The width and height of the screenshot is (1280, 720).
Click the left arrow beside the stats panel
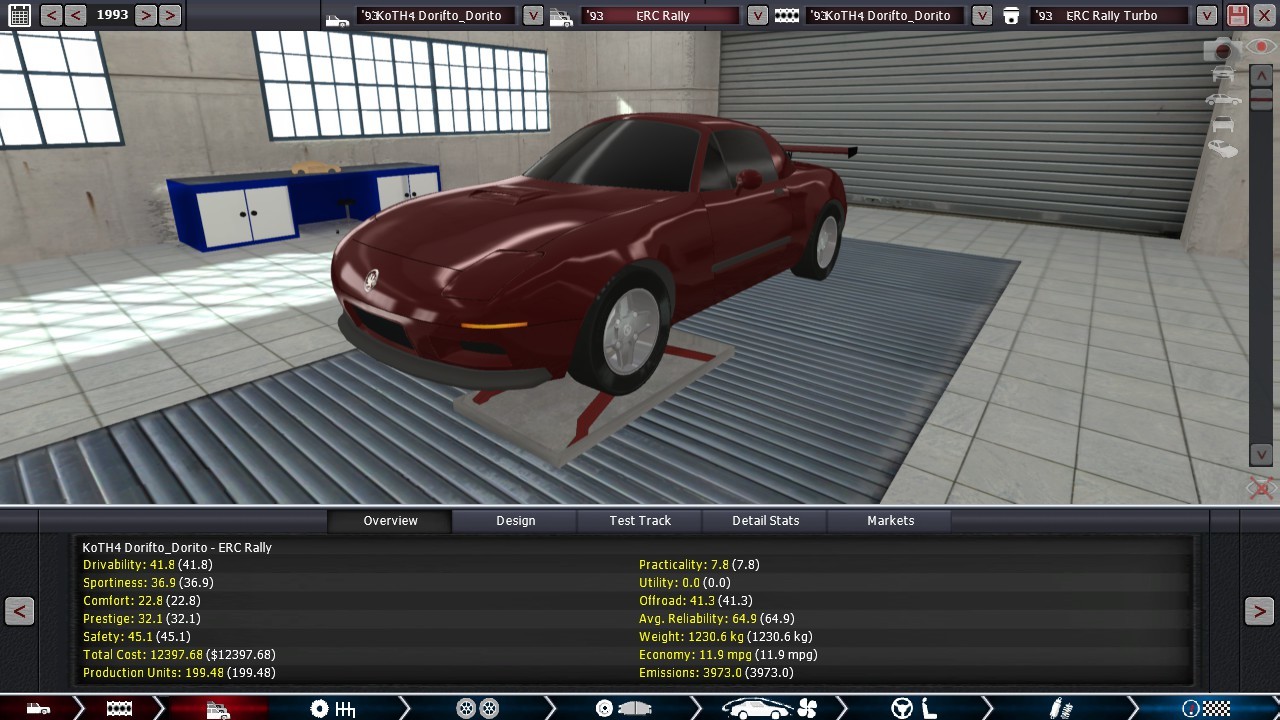[x=19, y=611]
